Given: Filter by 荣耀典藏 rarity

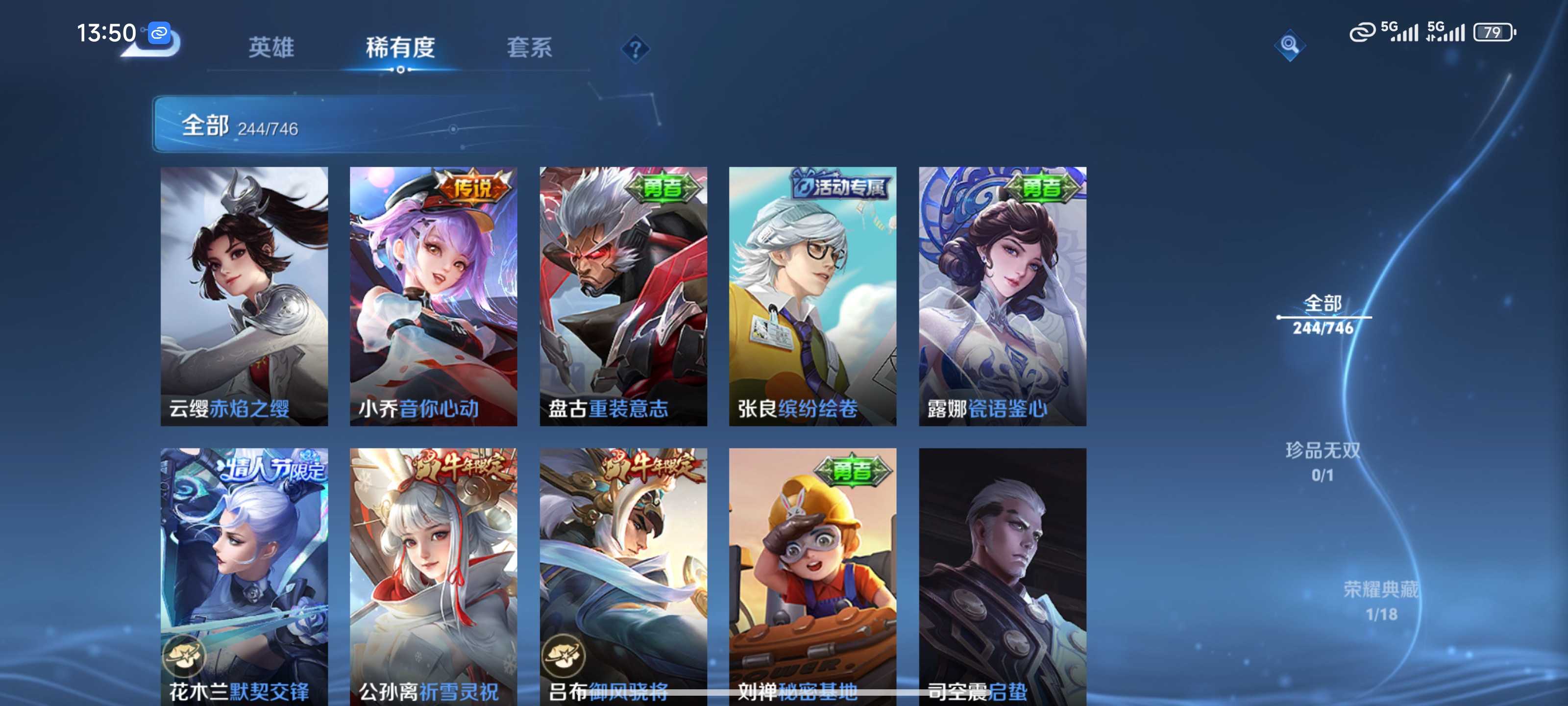Looking at the screenshot, I should (1380, 601).
